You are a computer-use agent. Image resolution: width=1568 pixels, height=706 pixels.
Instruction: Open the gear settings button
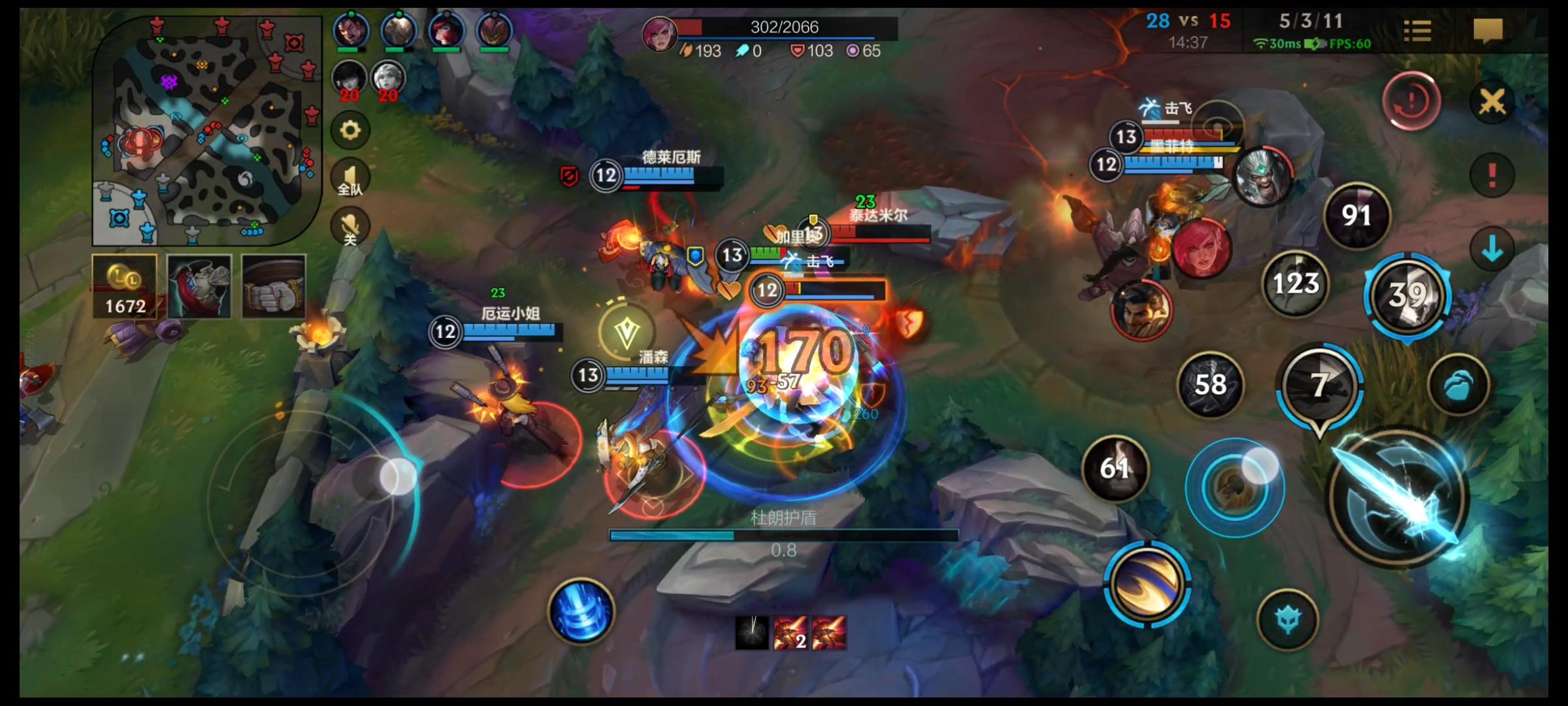(x=350, y=131)
